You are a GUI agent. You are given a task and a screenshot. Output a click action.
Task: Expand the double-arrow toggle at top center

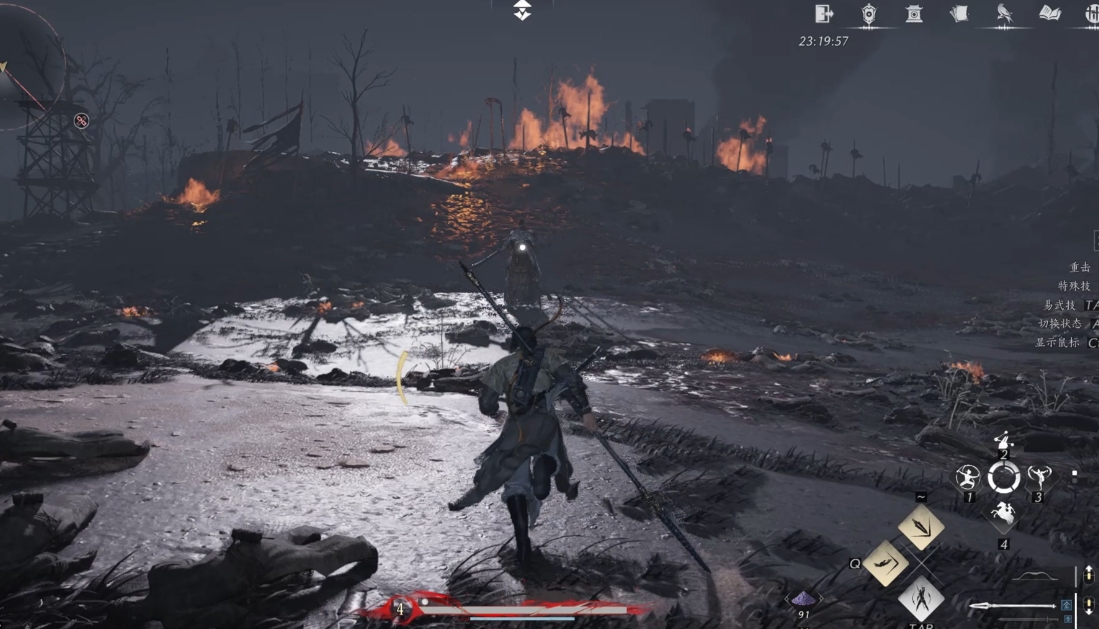coord(522,10)
